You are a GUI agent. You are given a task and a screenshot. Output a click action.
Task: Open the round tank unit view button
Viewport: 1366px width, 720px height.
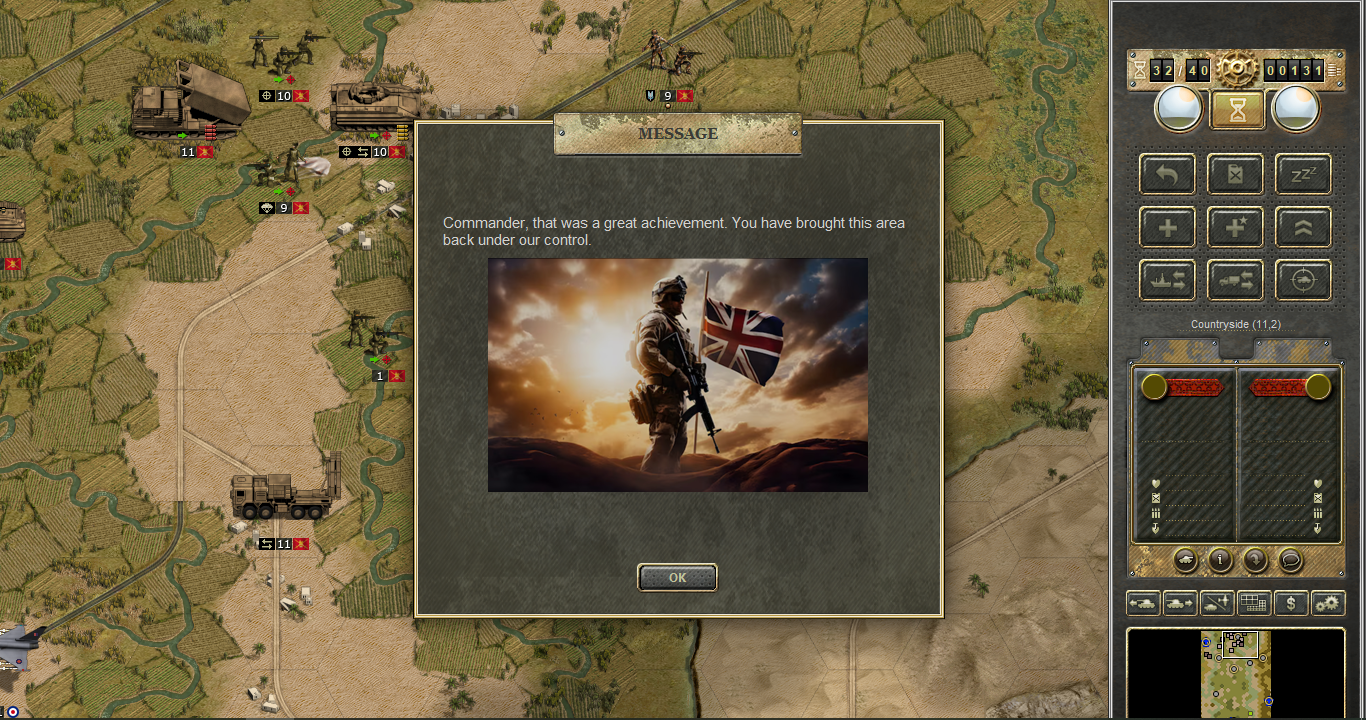tap(1185, 560)
